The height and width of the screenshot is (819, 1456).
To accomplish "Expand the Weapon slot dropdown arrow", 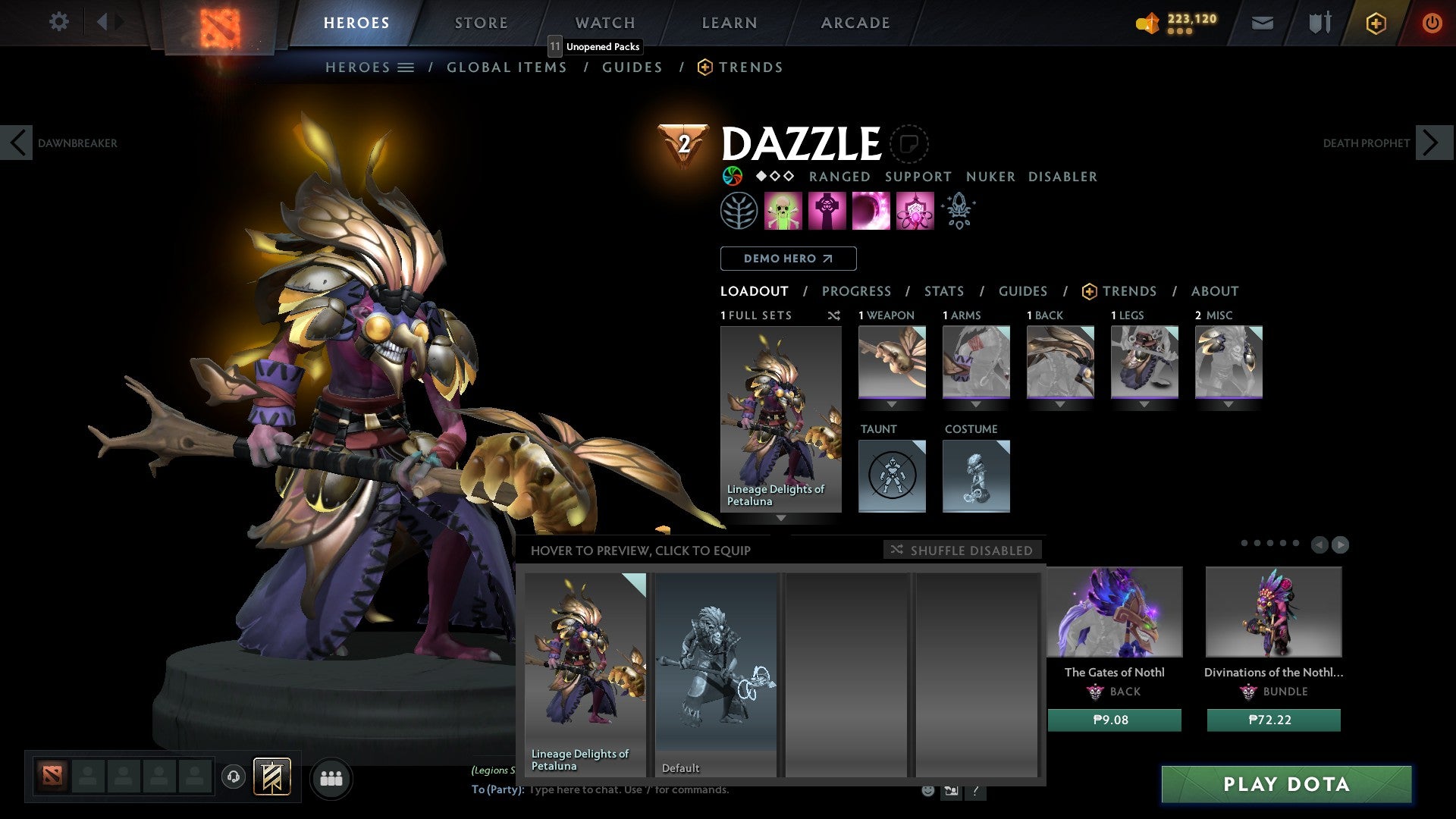I will coord(892,404).
